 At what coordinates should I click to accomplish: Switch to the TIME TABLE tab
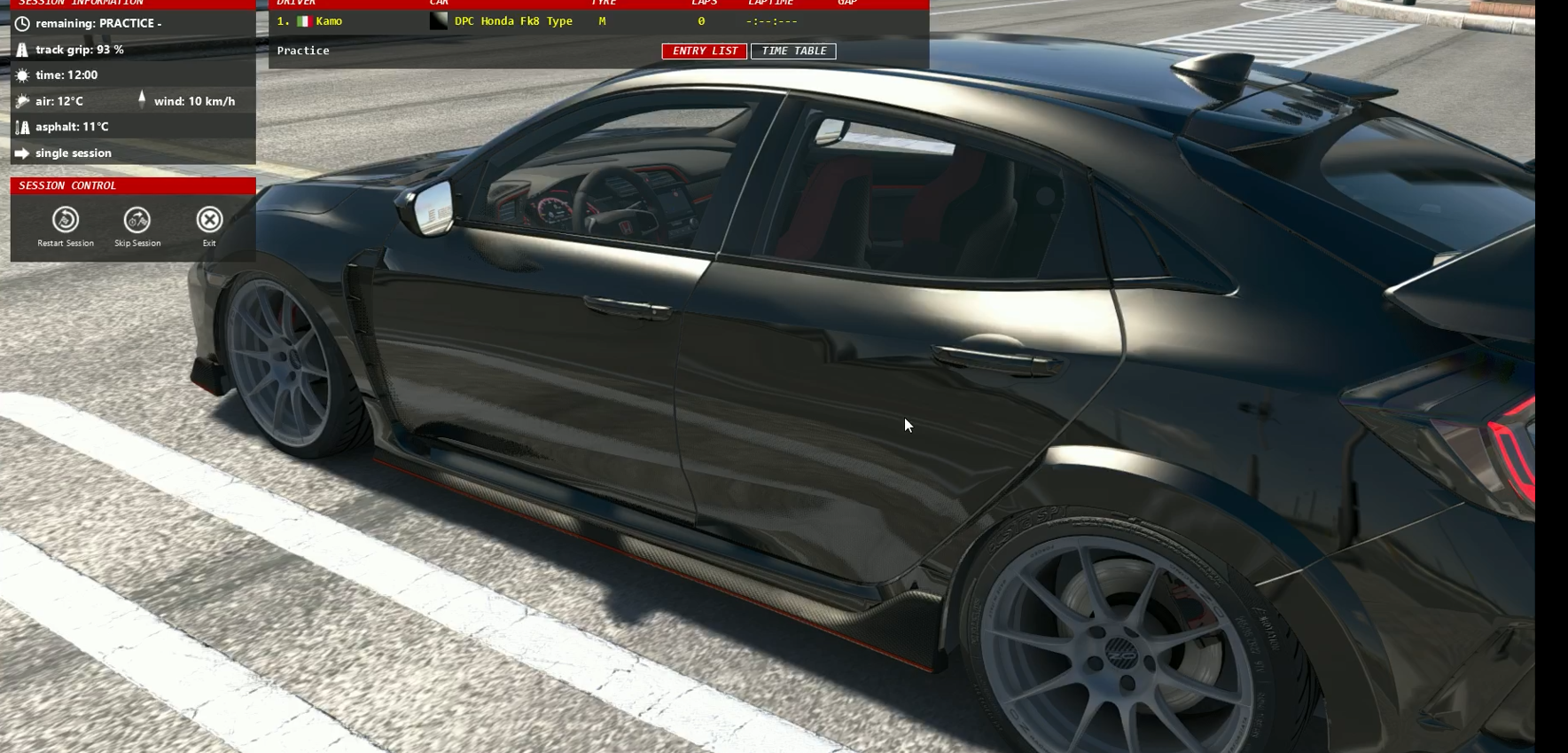792,51
